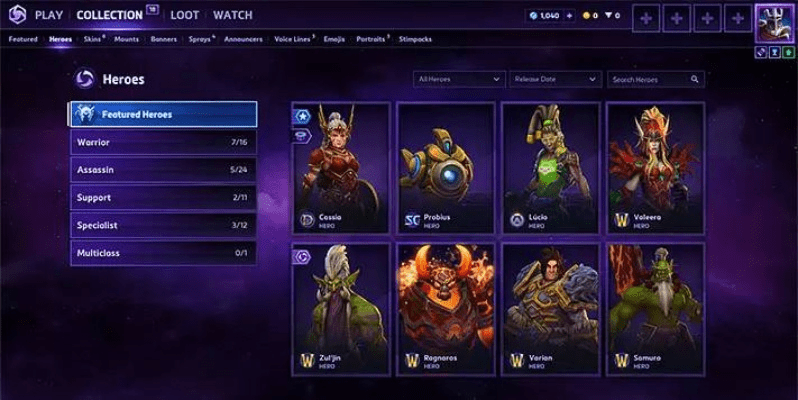798x400 pixels.
Task: Choose the Assassin hero category
Action: 162,170
